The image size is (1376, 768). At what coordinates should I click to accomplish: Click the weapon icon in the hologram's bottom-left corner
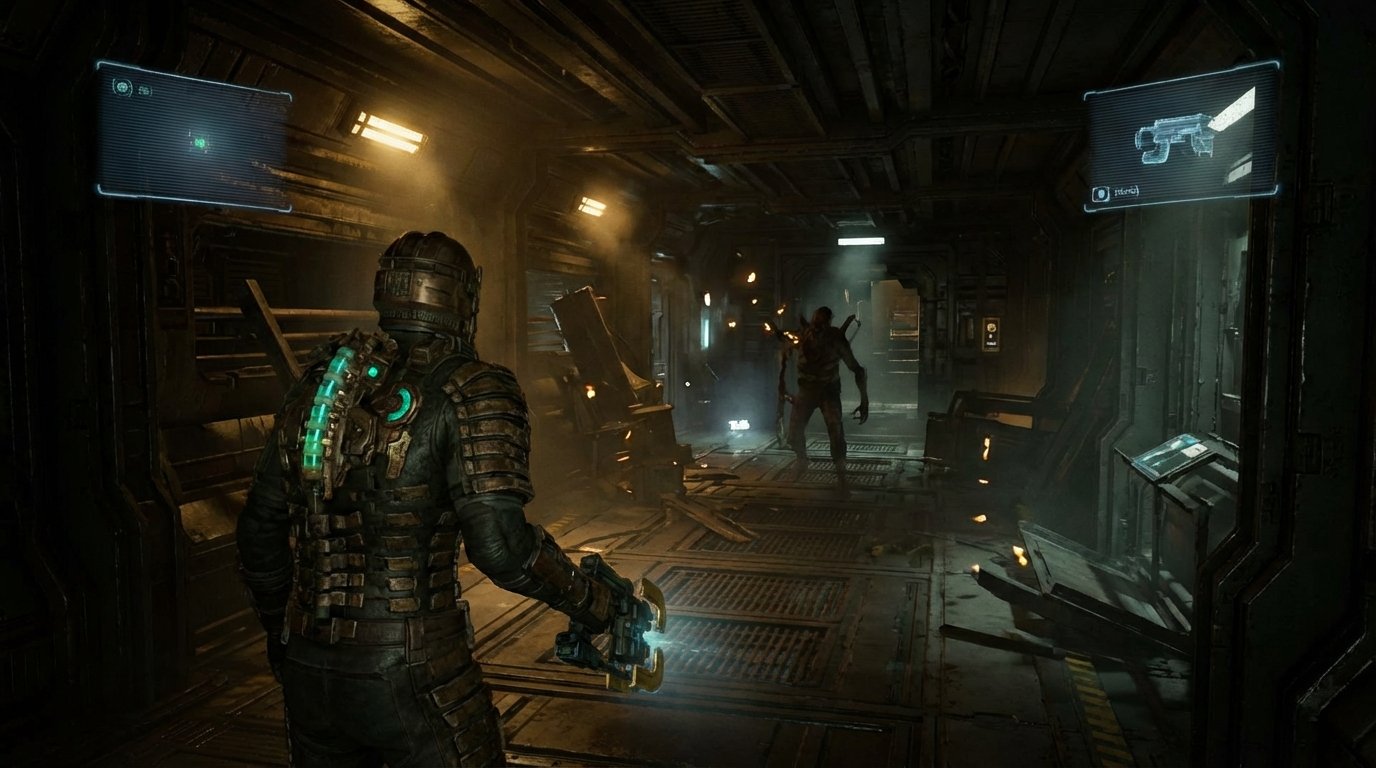click(x=1100, y=192)
